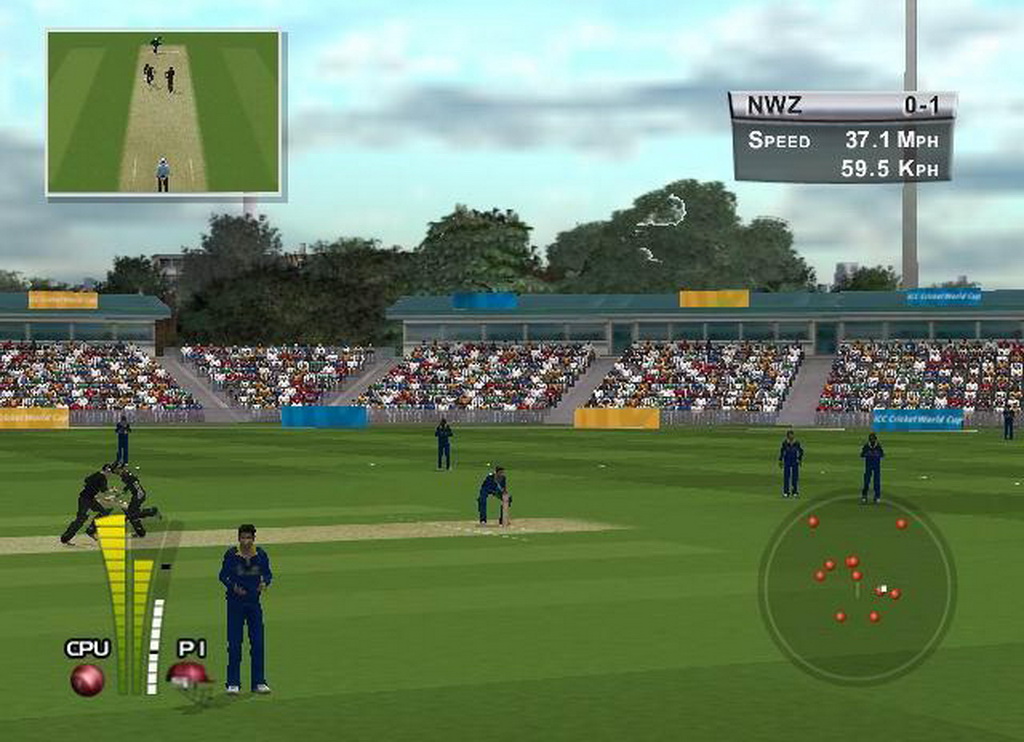Click the overhead pitch camera inset
Screen dimensions: 1024x742
tap(164, 112)
